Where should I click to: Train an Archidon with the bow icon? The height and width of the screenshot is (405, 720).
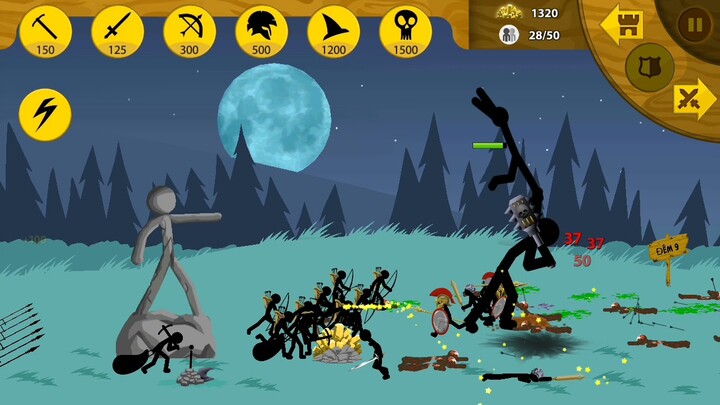point(189,30)
